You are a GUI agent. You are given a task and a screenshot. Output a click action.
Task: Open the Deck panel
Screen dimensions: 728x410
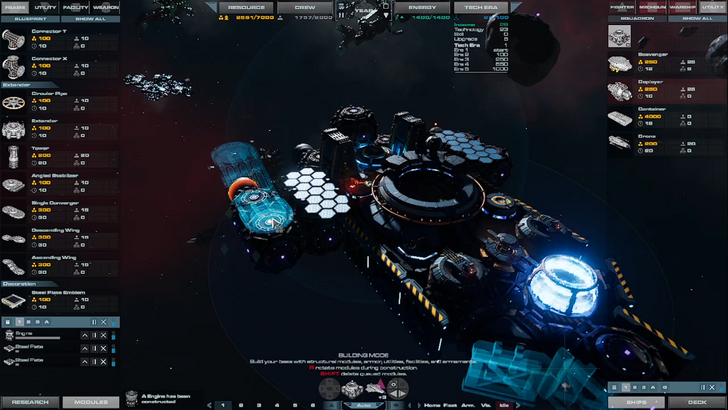697,402
